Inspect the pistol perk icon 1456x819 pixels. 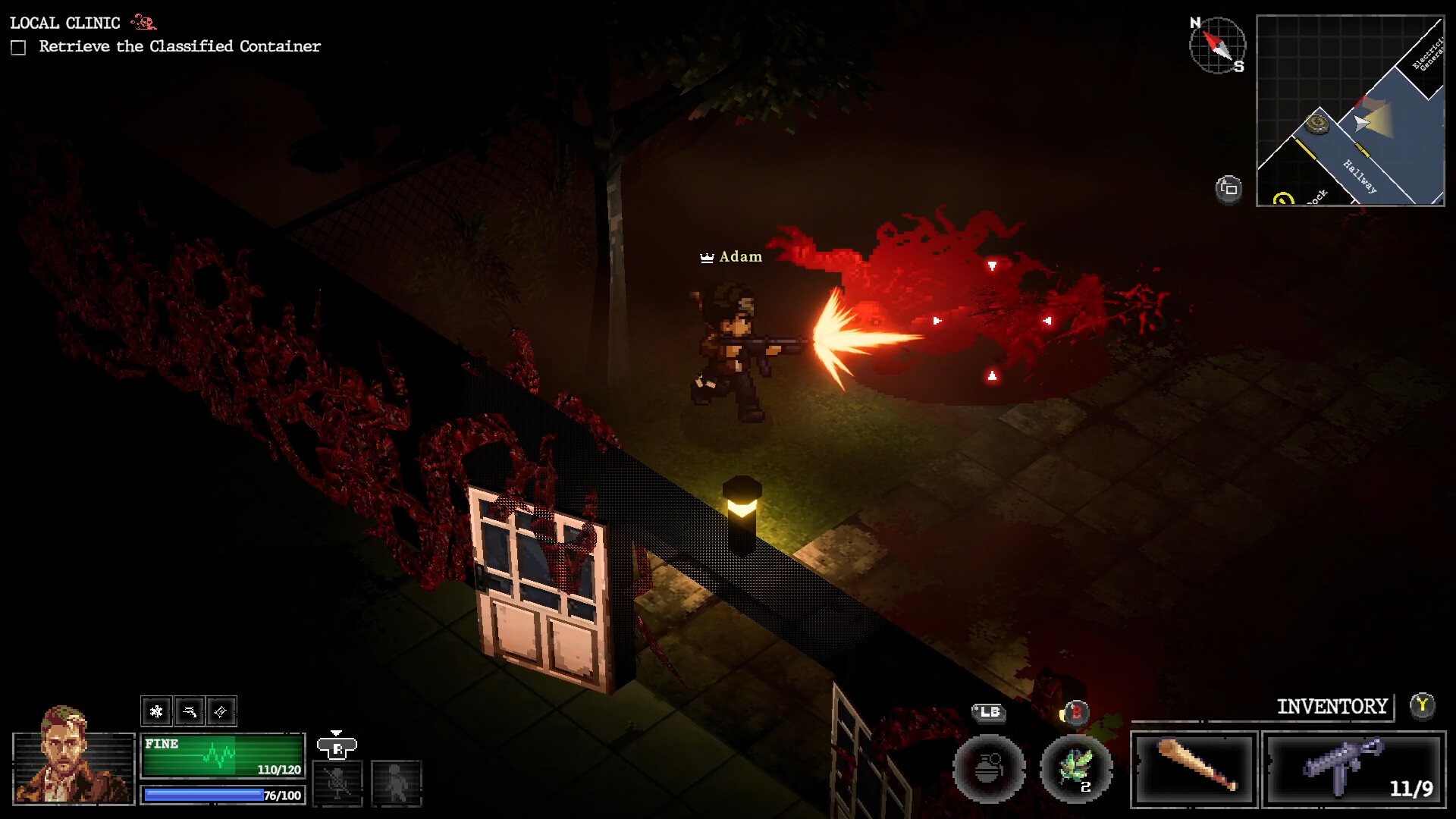(189, 711)
